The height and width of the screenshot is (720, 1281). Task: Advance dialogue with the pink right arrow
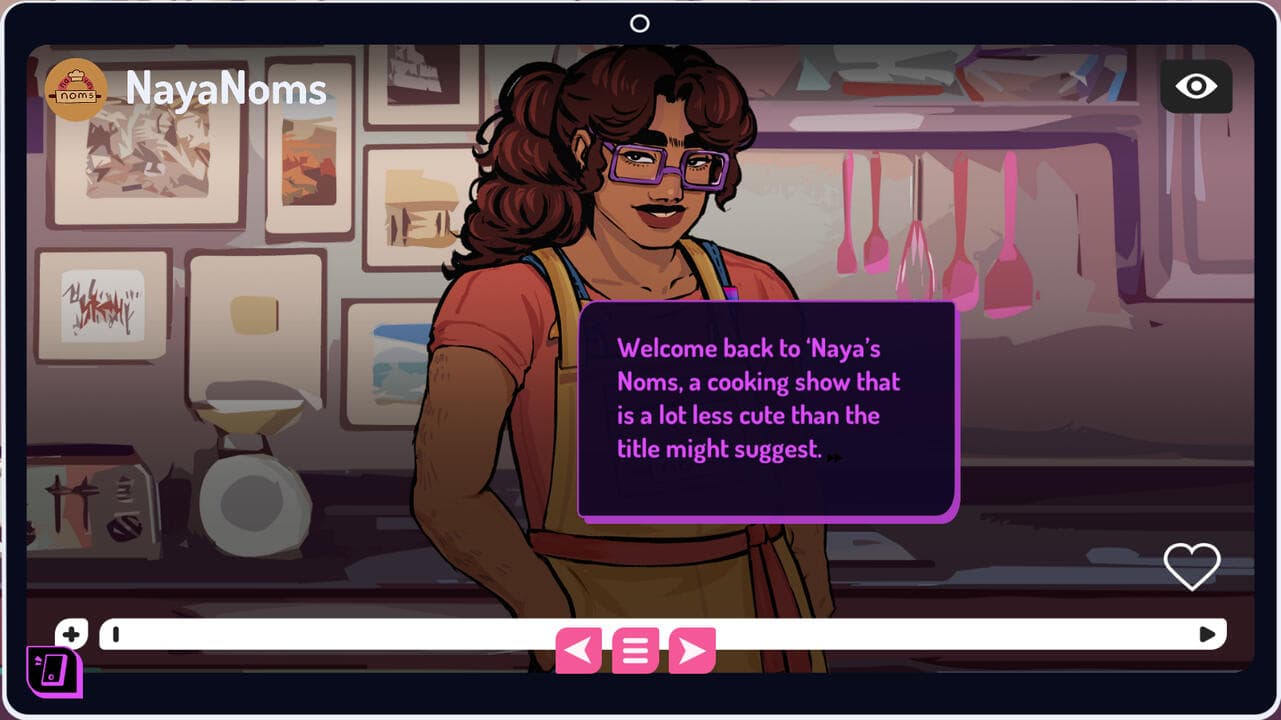[692, 651]
